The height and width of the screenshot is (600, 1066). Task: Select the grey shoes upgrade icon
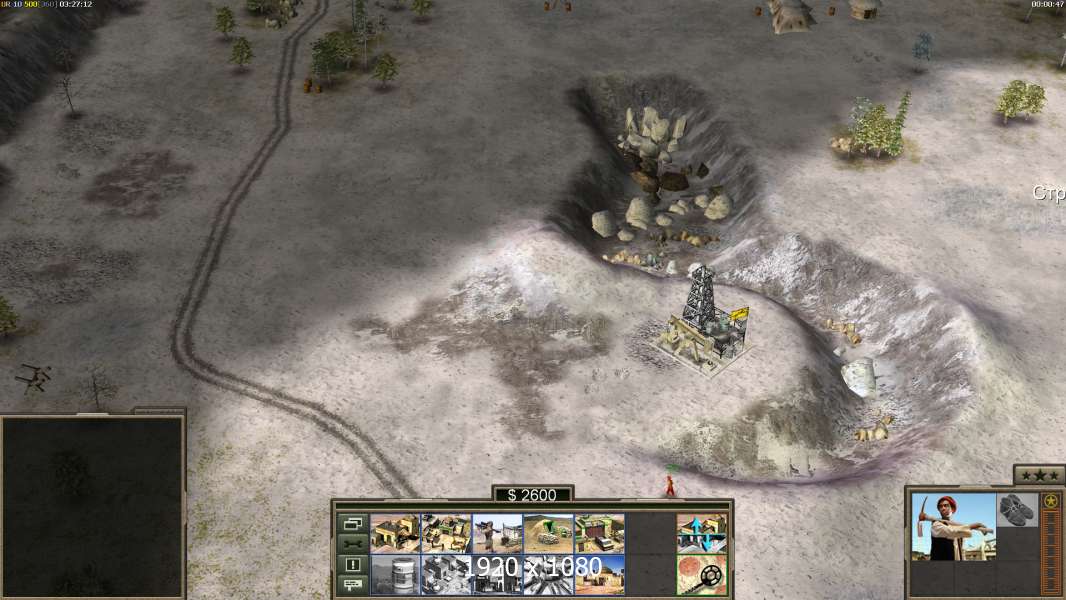coord(1018,508)
